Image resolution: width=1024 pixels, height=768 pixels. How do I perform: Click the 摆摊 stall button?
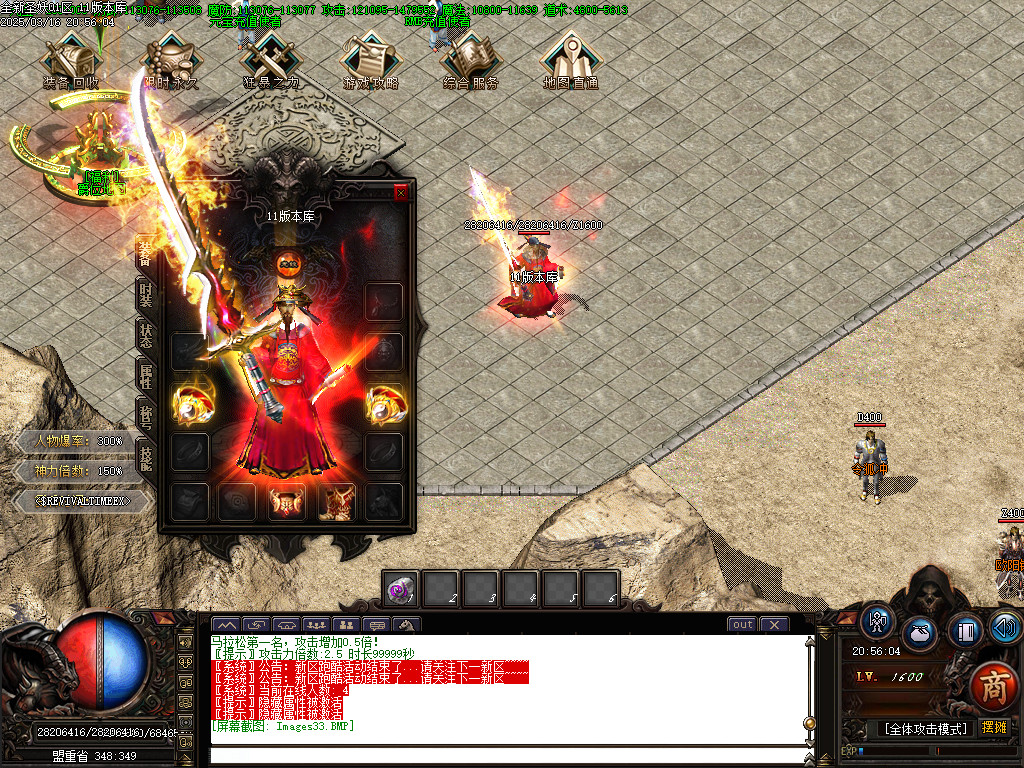[x=994, y=727]
